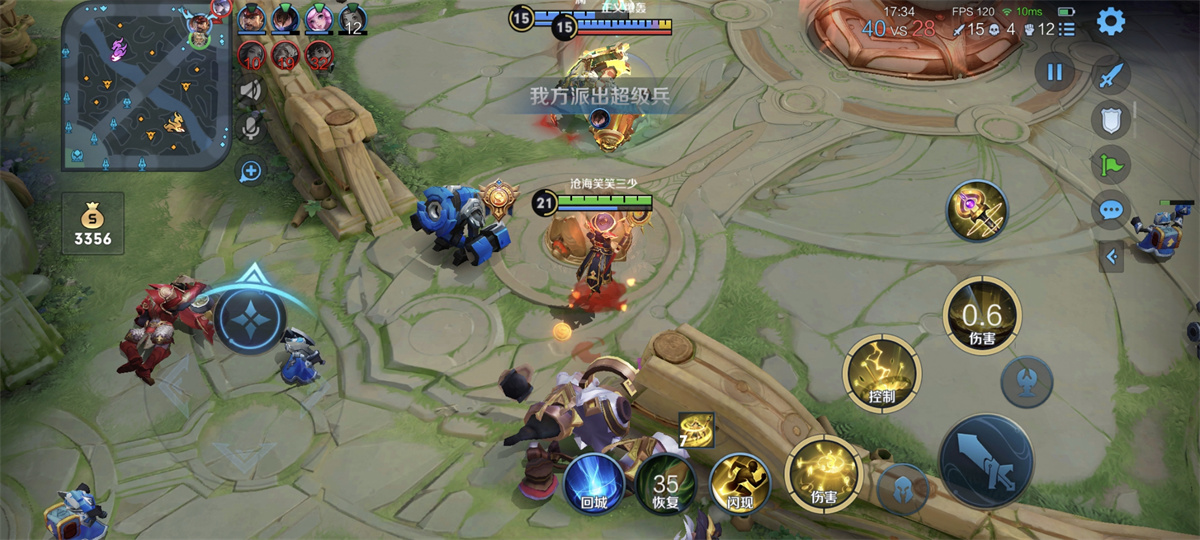Target towers with the tower attack button
The image size is (1200, 540).
point(1027,381)
